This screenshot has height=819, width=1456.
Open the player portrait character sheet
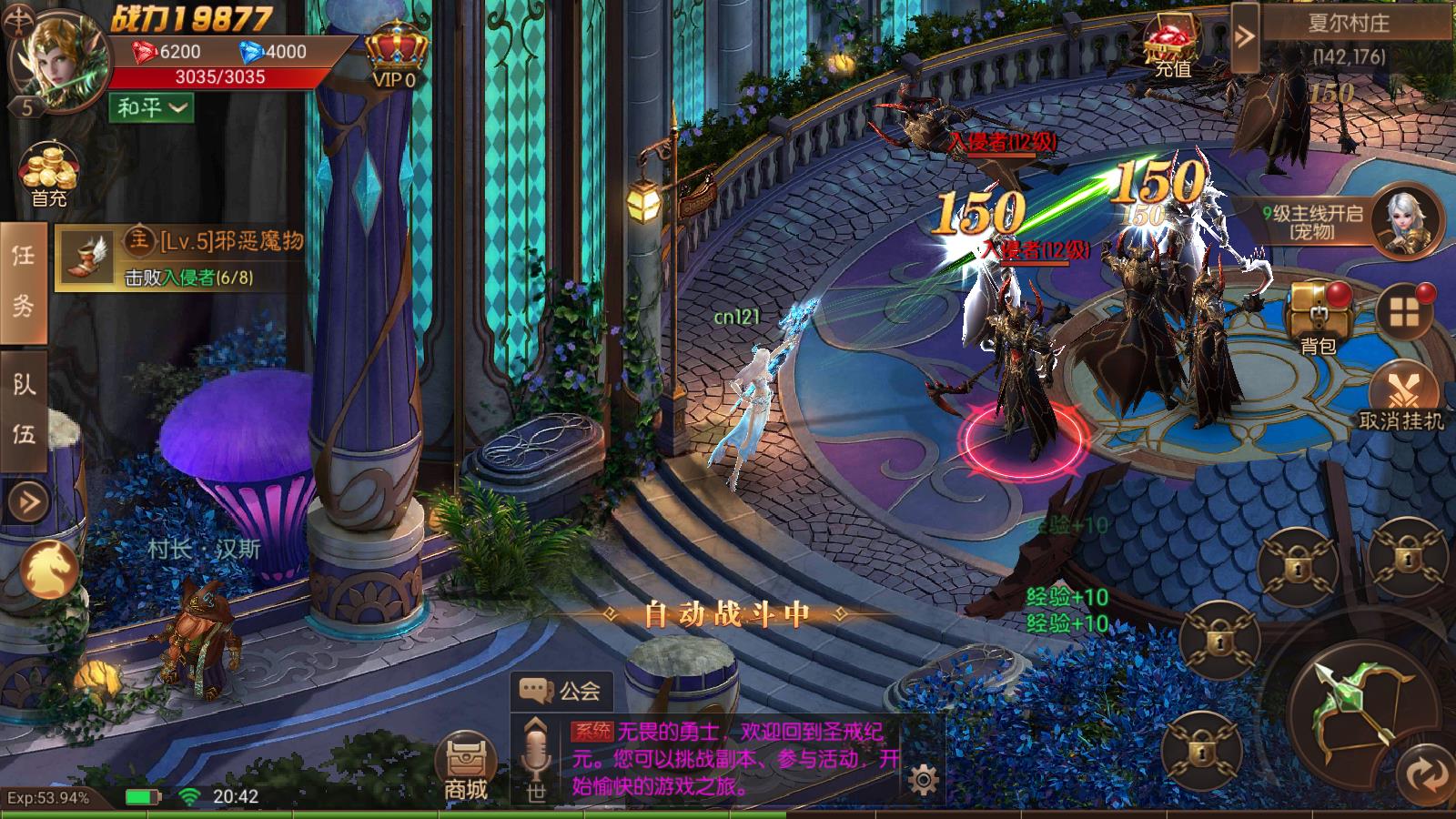(x=58, y=60)
